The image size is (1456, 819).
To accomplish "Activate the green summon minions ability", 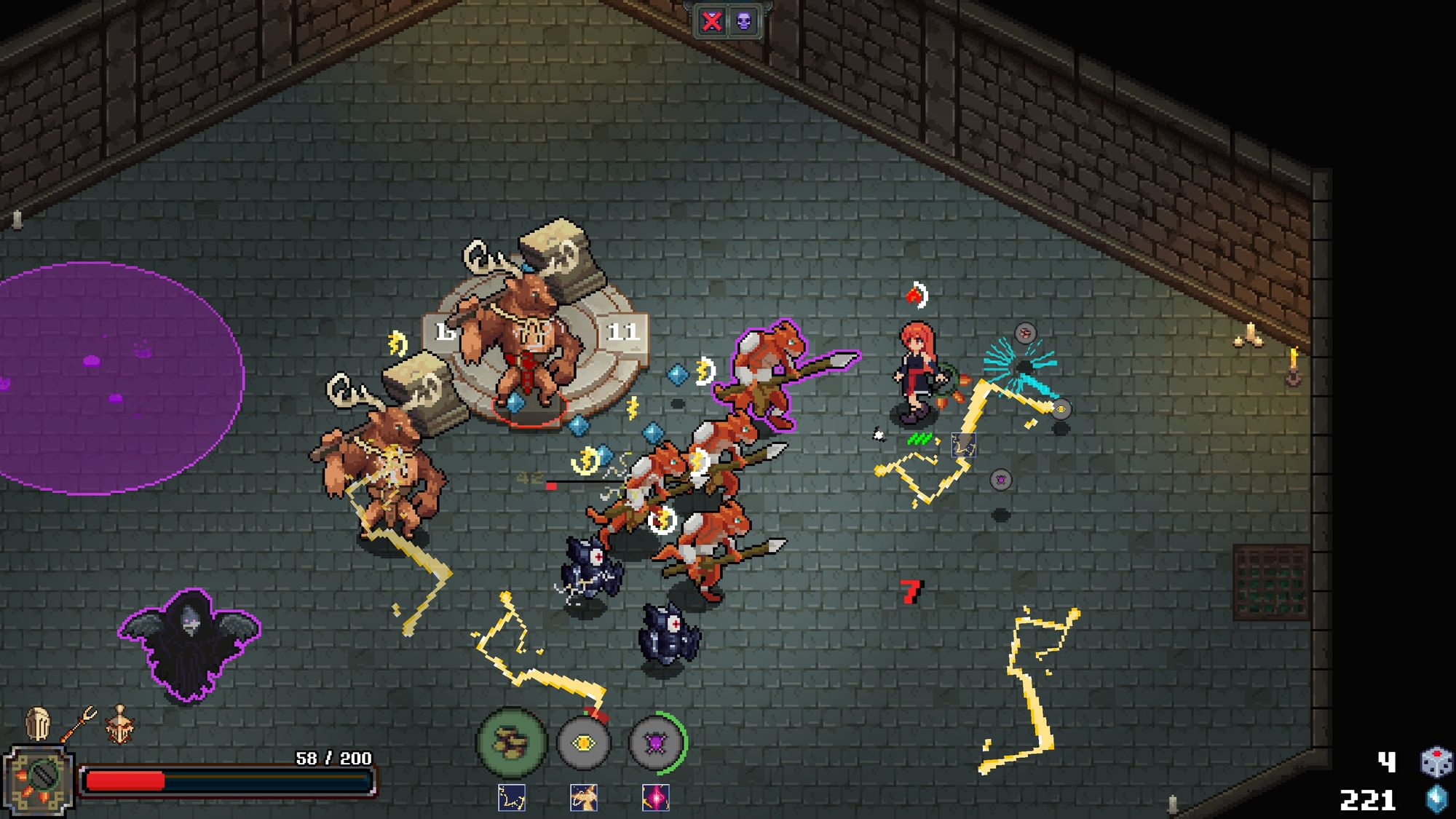I will [511, 742].
